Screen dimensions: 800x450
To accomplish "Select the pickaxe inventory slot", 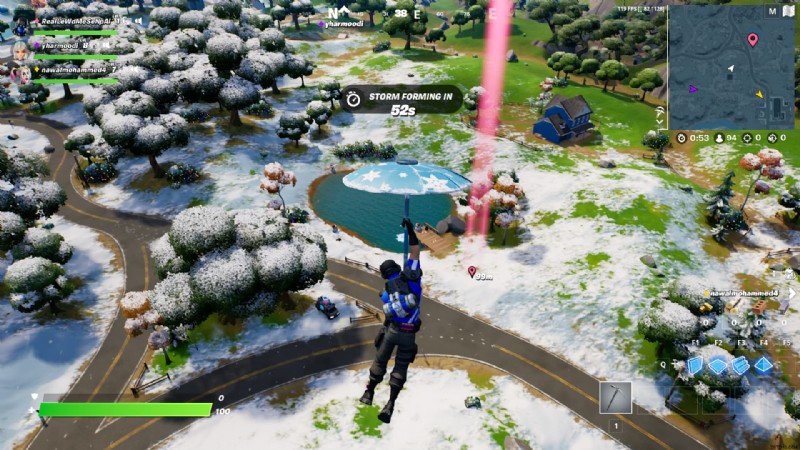I will pyautogui.click(x=615, y=397).
